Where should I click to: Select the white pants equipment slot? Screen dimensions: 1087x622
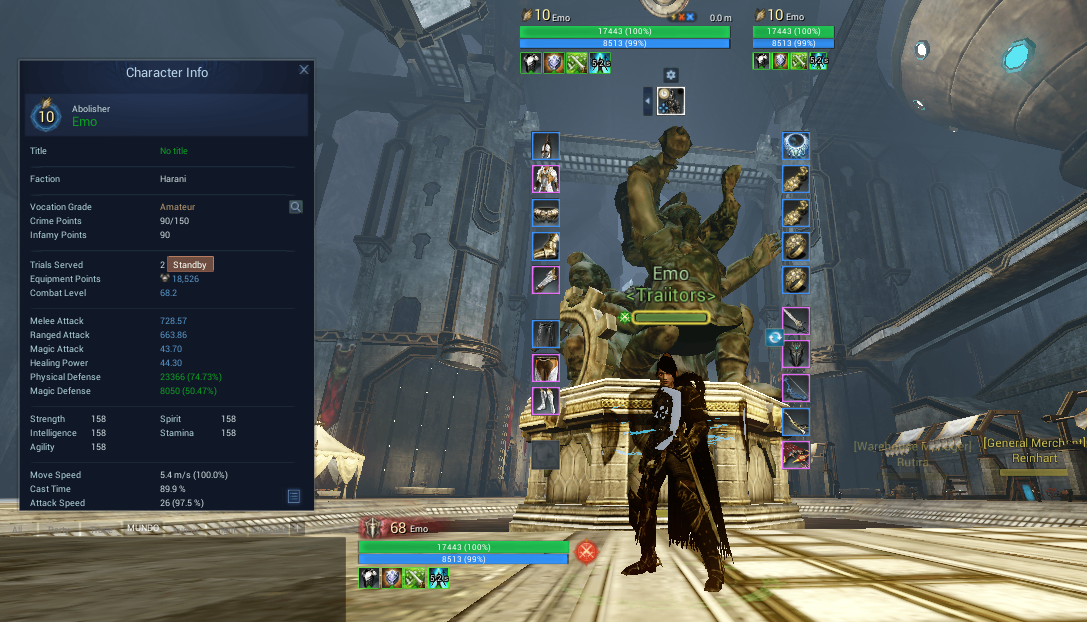(546, 368)
